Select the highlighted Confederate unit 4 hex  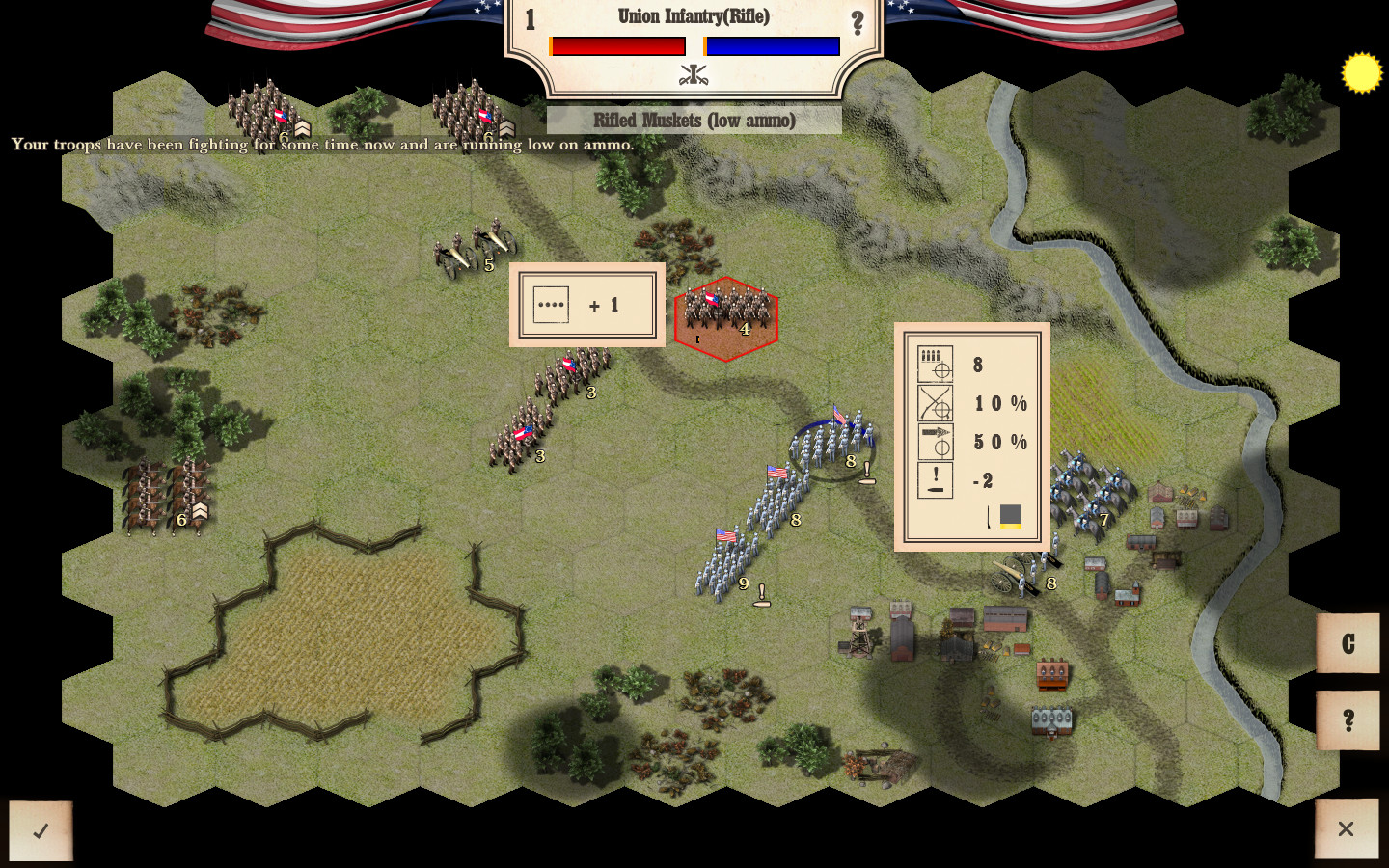(x=726, y=318)
